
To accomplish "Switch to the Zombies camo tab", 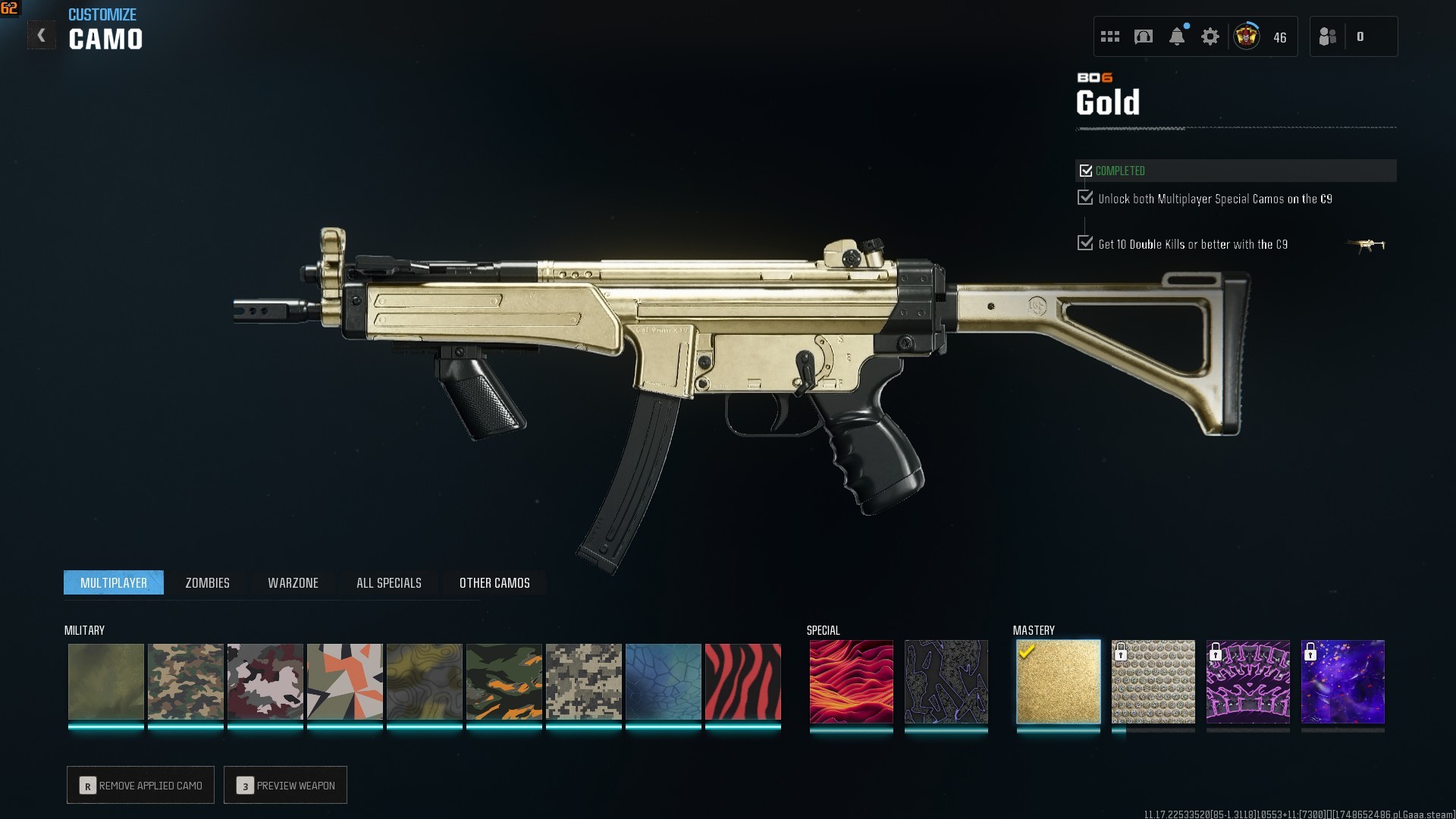I will pyautogui.click(x=207, y=582).
